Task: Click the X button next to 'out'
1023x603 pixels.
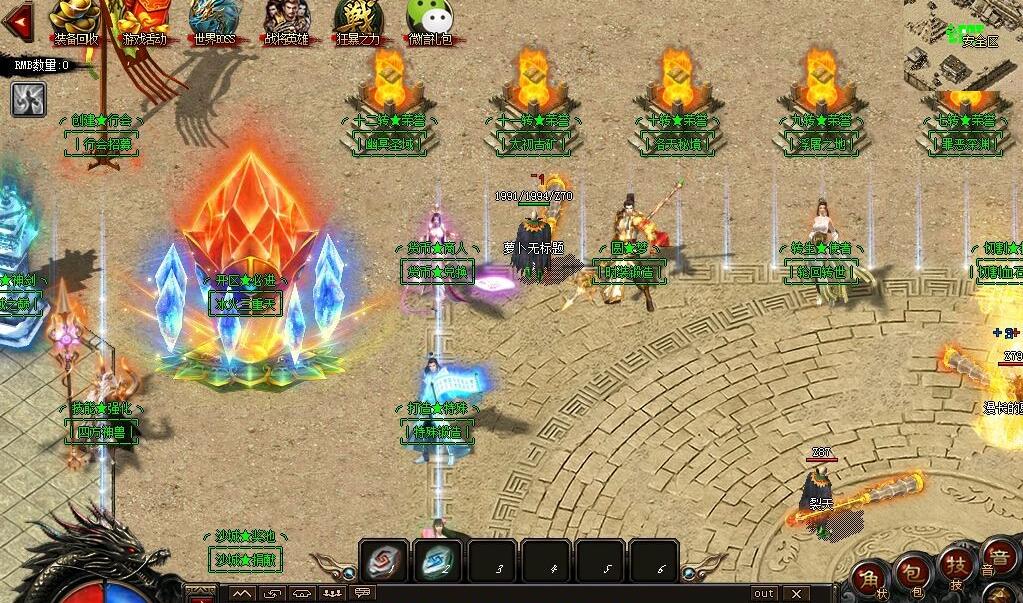Action: pos(795,593)
